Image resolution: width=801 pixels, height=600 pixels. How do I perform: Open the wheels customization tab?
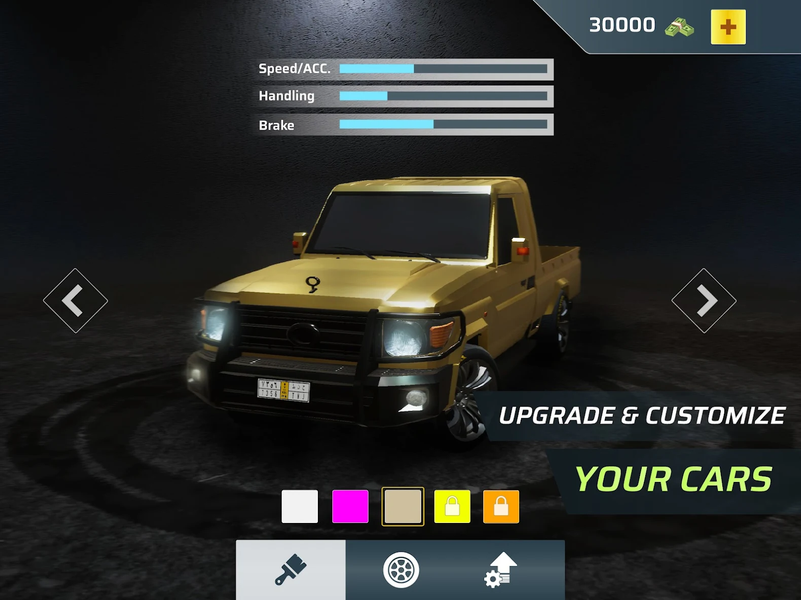coord(401,570)
